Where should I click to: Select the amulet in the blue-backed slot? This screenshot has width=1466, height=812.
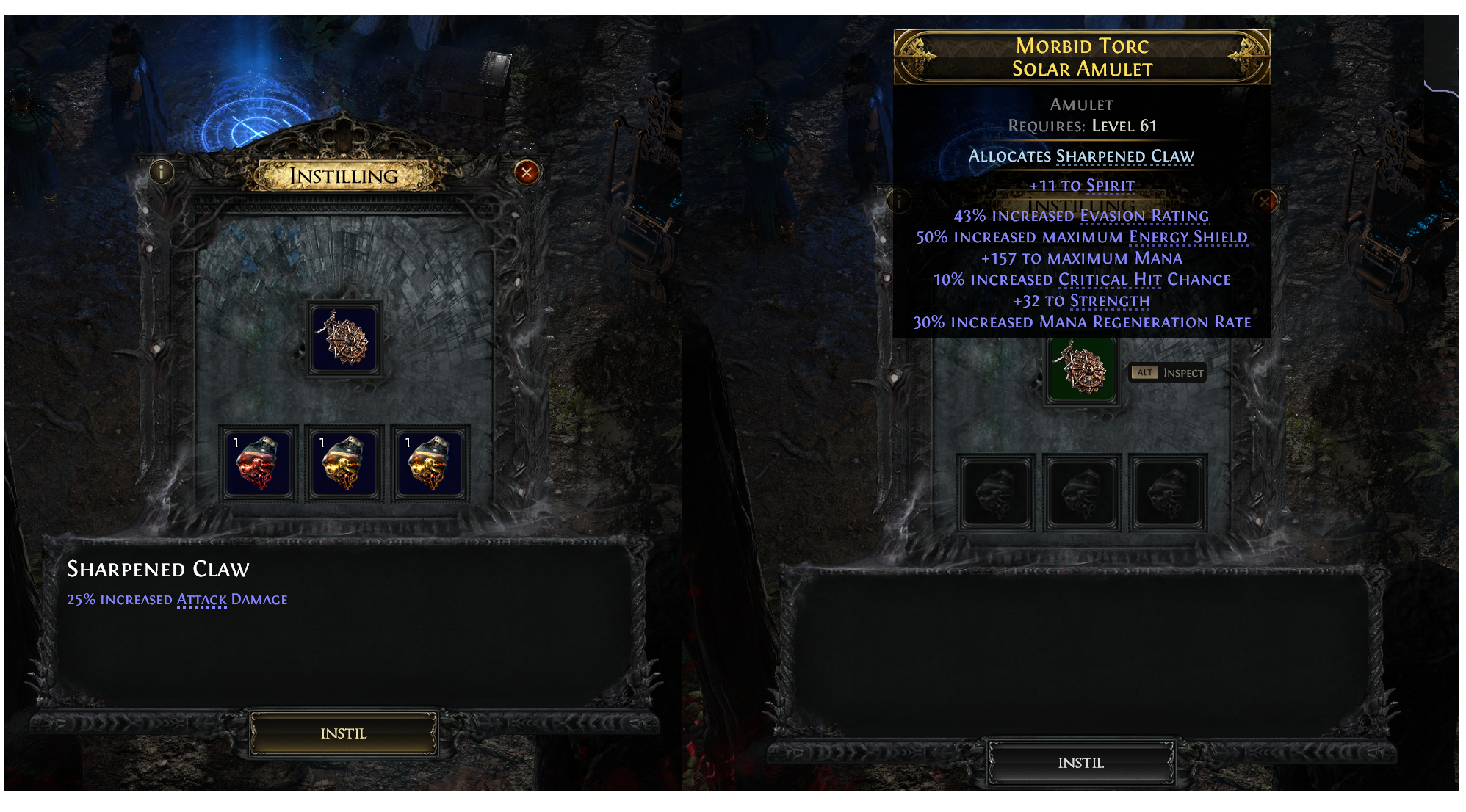[x=344, y=338]
